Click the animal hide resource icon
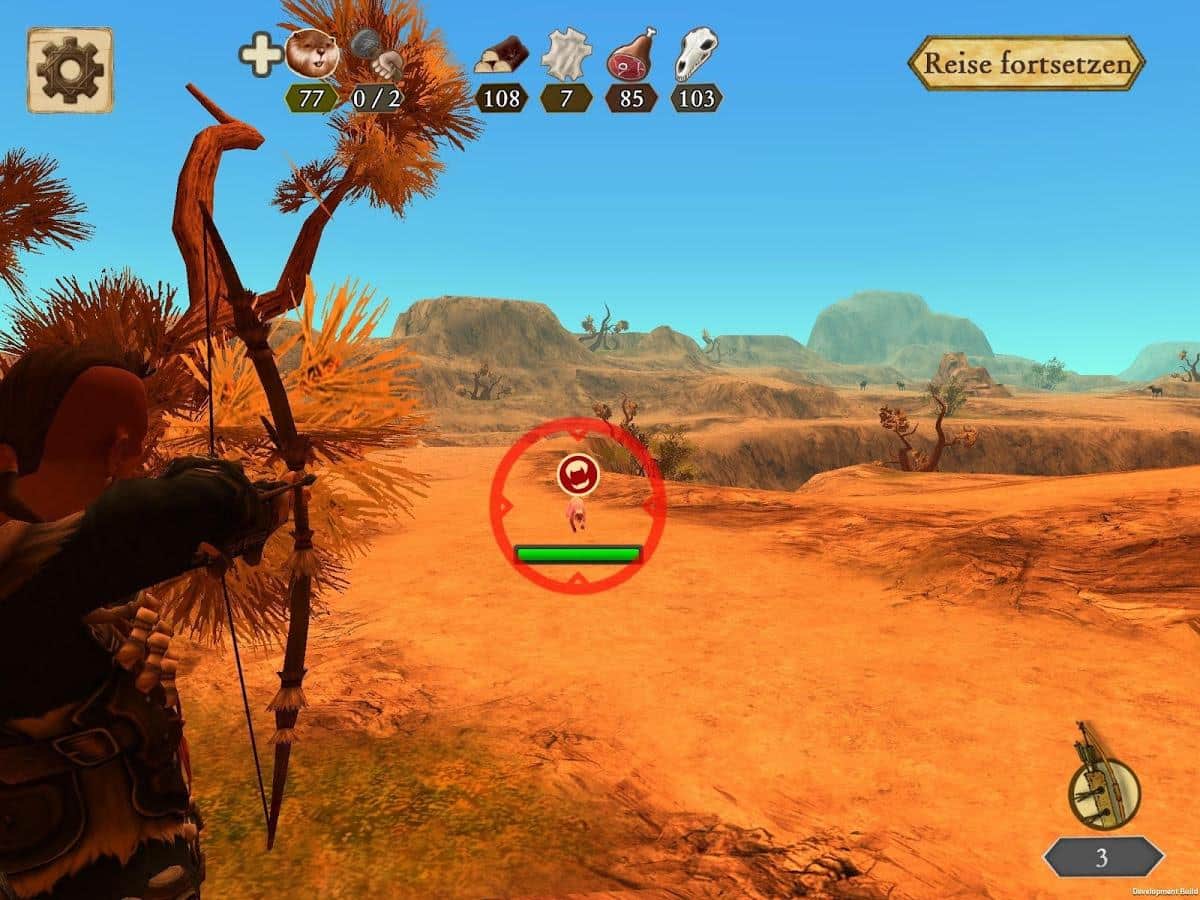Screen dimensions: 1200x900 (566, 54)
